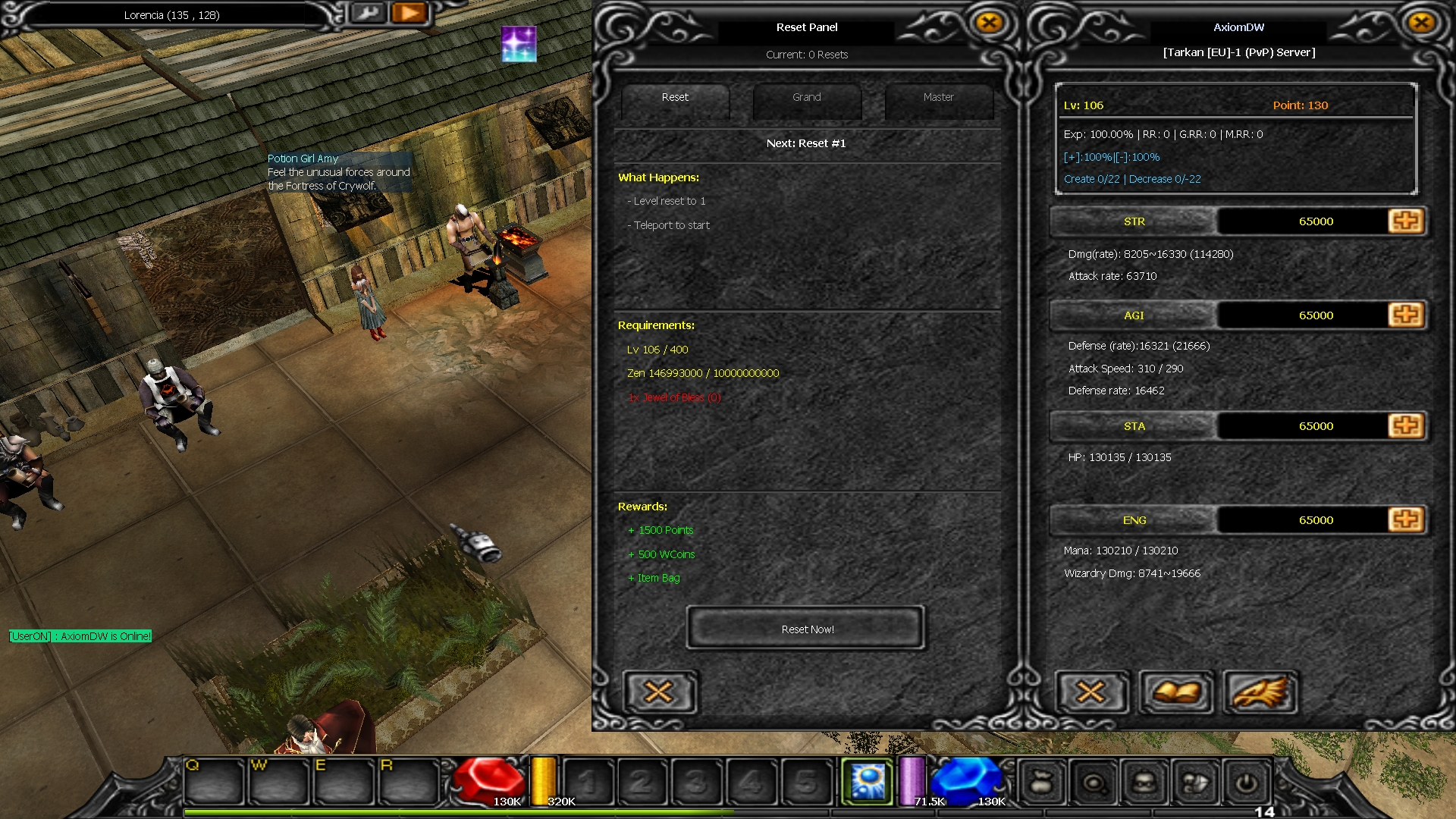
Task: Open the power button system menu
Action: (1246, 783)
